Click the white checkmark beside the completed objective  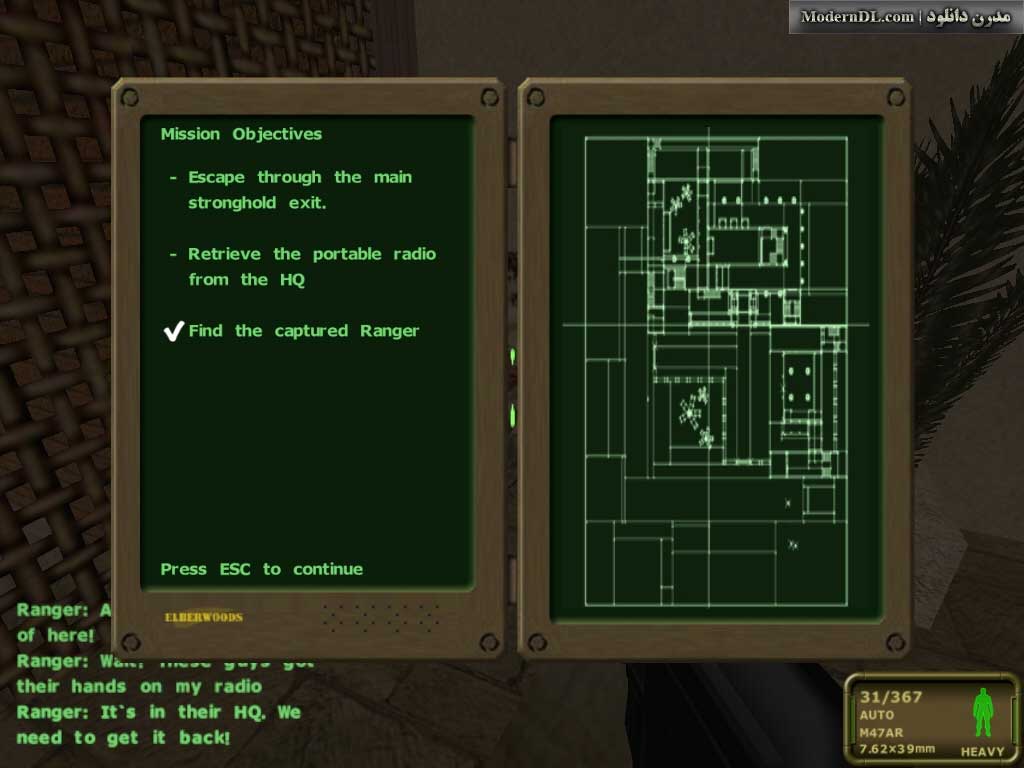click(x=174, y=331)
